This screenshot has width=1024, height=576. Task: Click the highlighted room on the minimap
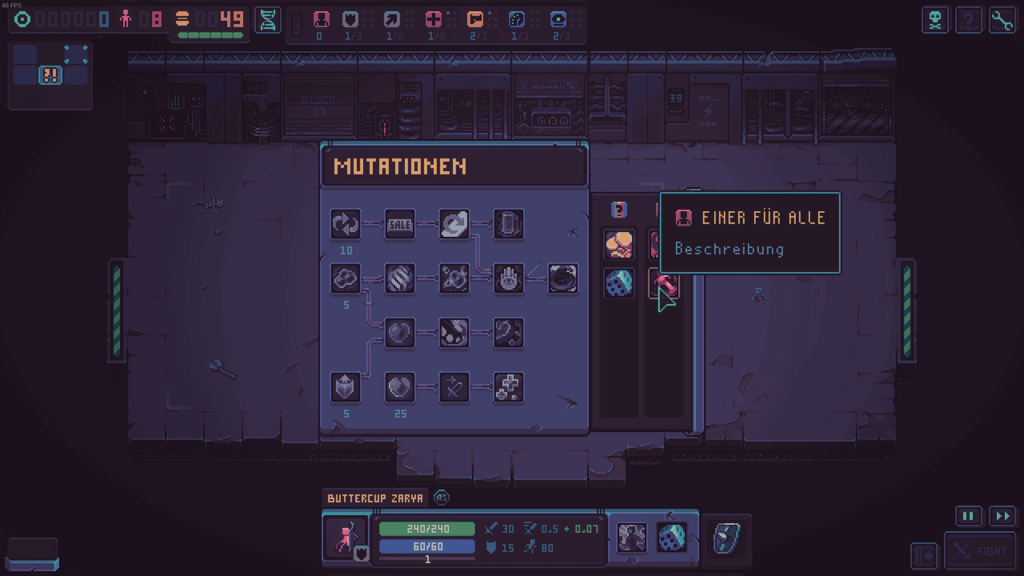(x=50, y=74)
